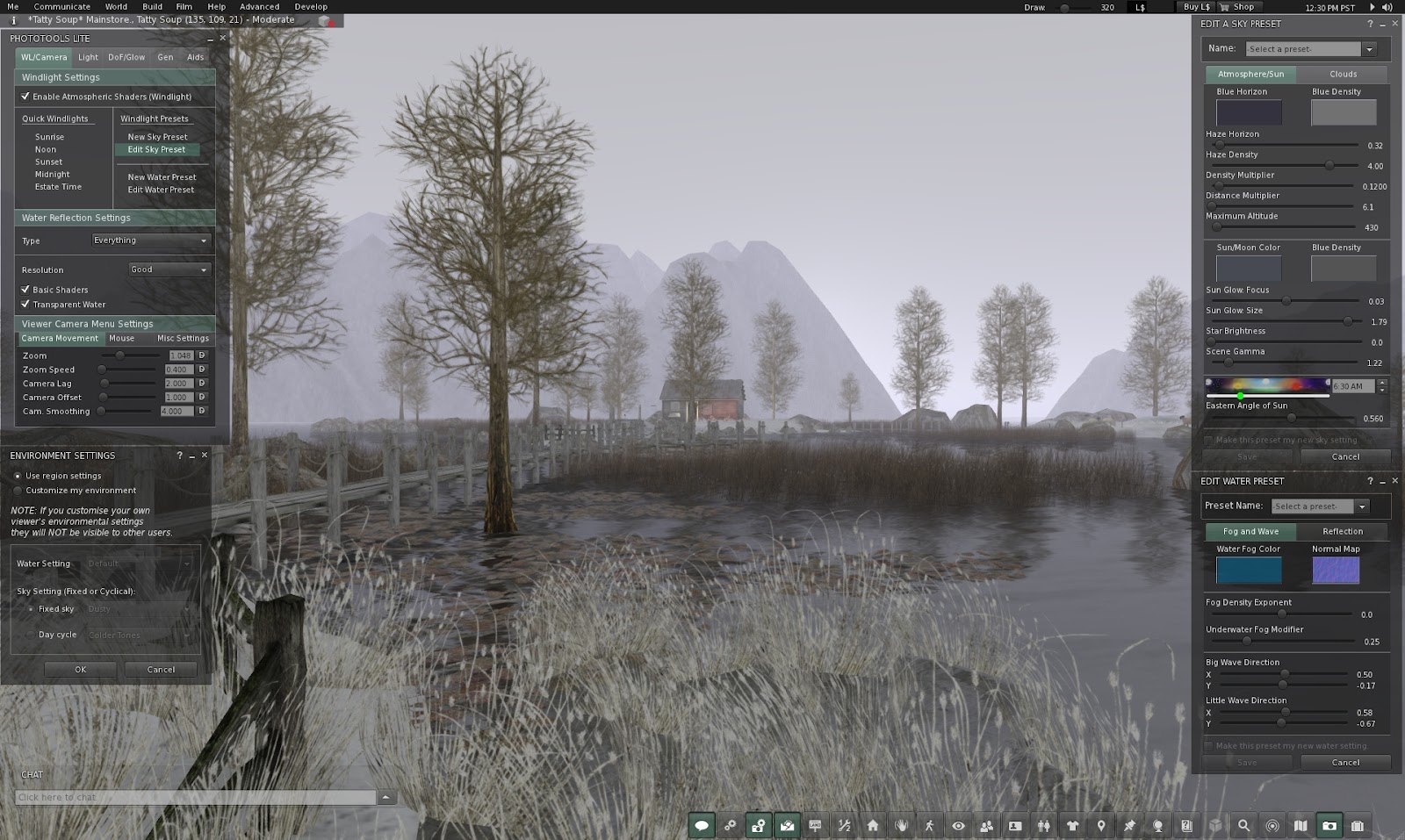1405x840 pixels.
Task: Open the Snapshot camera icon on the toolbar
Action: [1329, 825]
